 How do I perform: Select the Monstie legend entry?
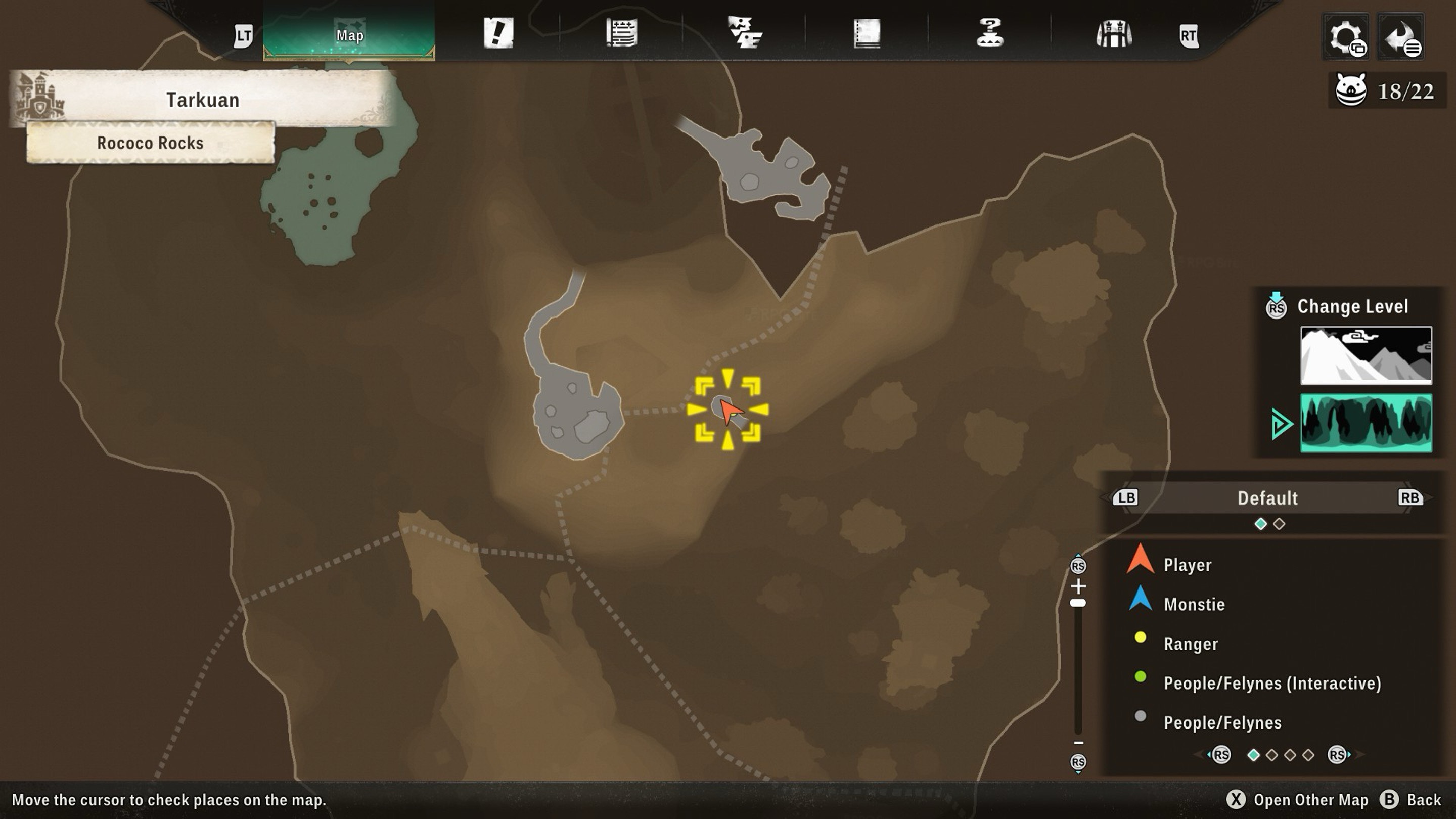(1194, 604)
